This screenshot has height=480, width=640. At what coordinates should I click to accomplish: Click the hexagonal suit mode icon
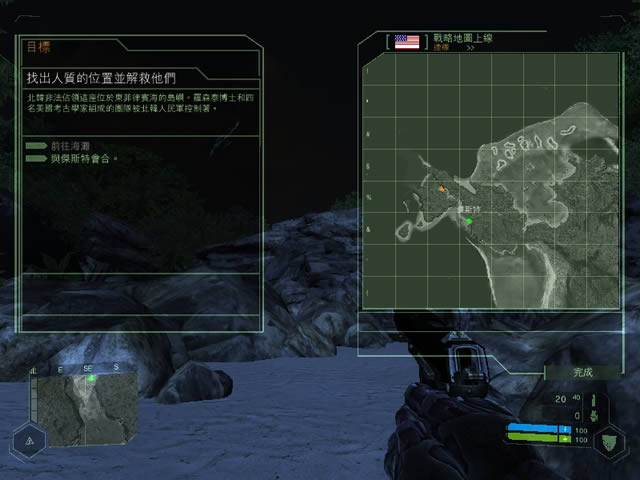coord(611,441)
